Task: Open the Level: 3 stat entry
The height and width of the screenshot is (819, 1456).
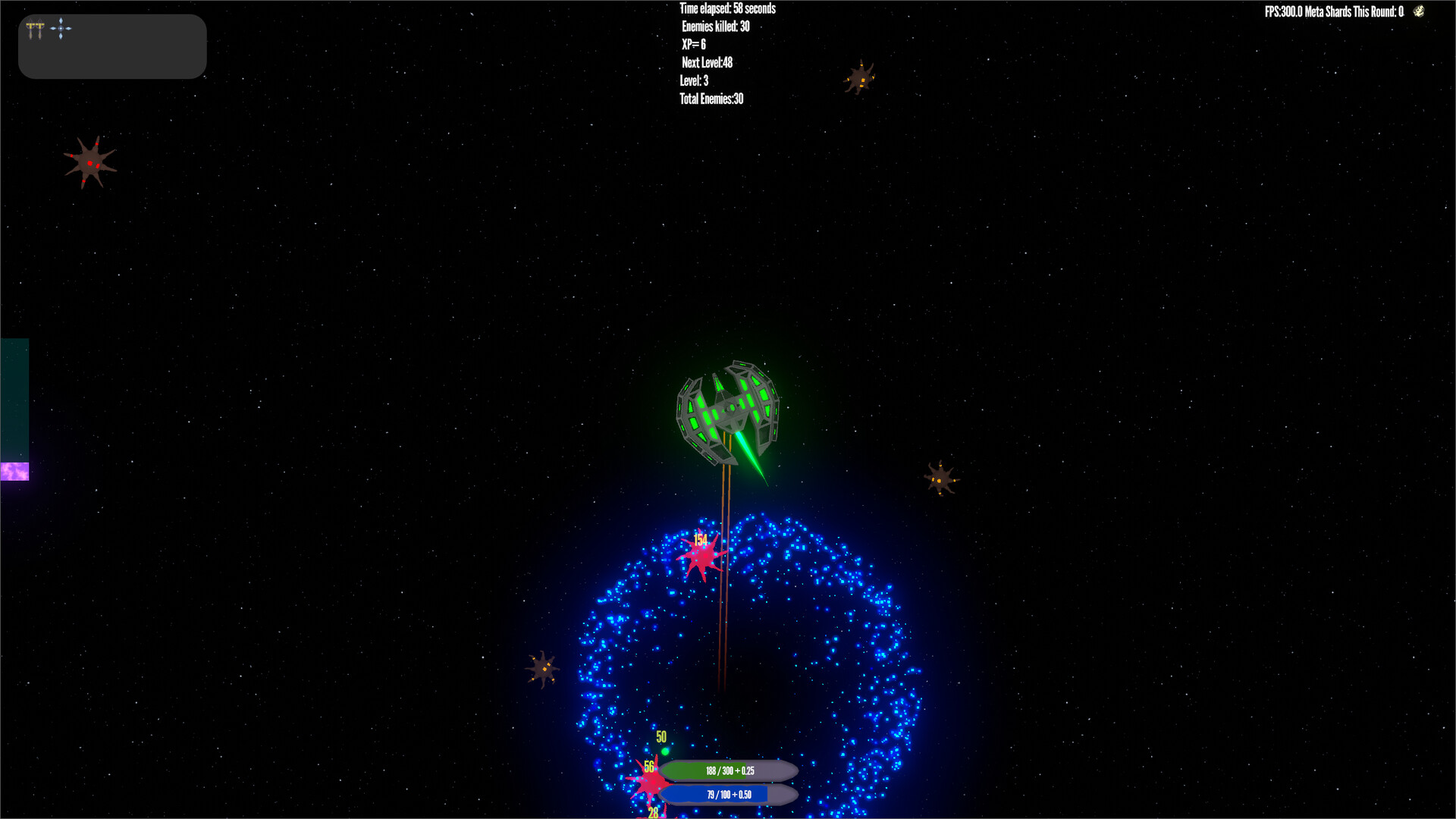Action: pyautogui.click(x=693, y=80)
